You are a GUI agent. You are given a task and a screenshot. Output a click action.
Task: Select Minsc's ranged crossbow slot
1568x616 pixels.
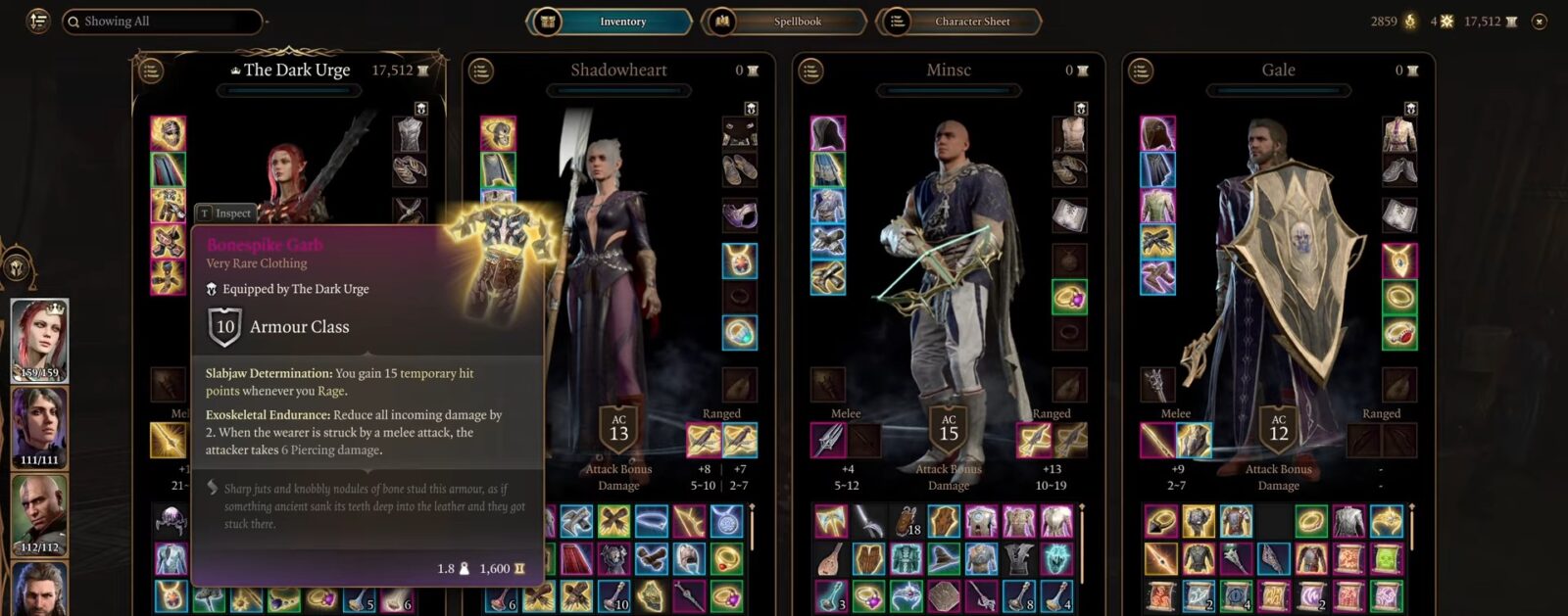pyautogui.click(x=1033, y=441)
